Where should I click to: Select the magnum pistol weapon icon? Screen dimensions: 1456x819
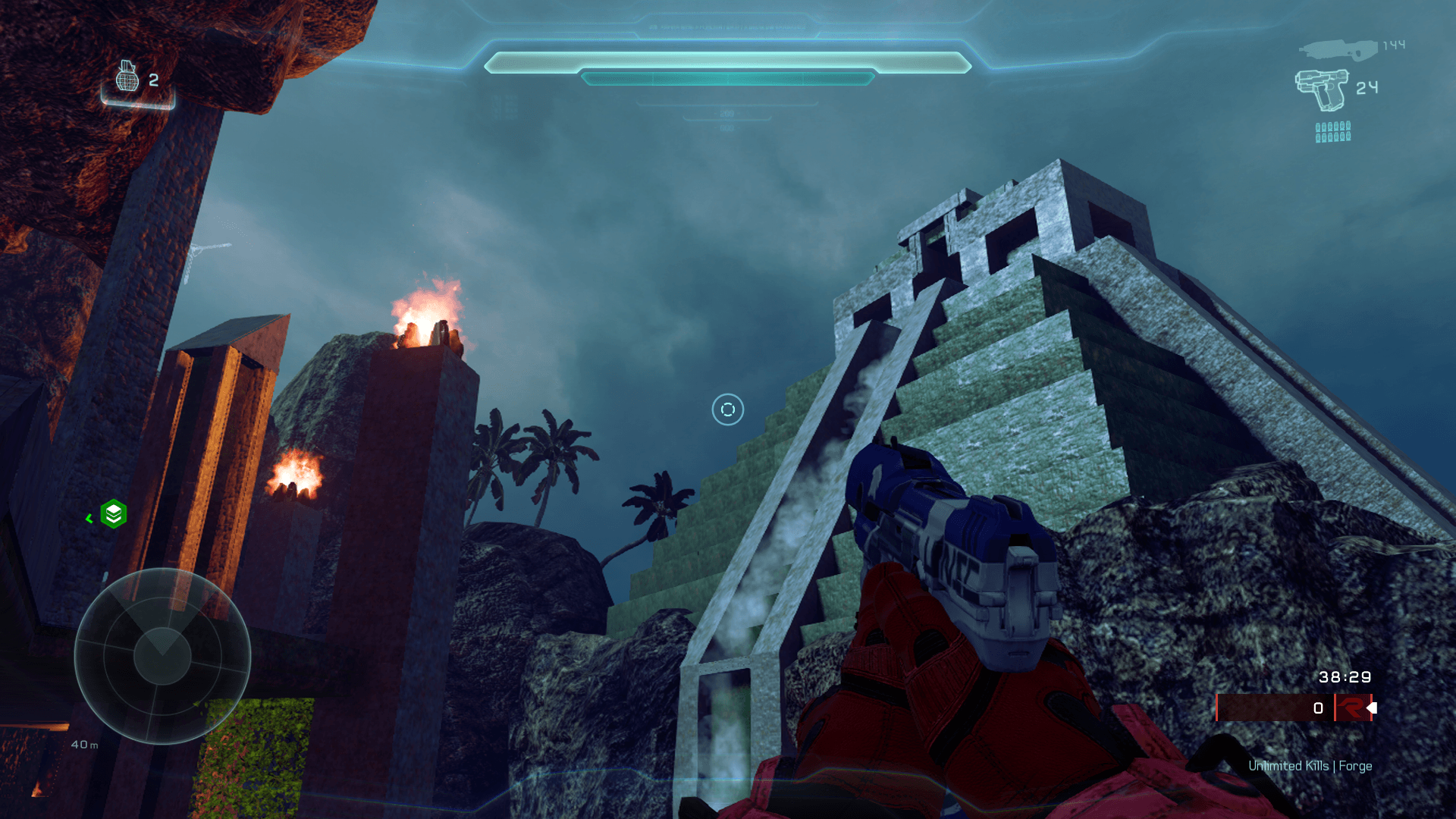[1322, 89]
